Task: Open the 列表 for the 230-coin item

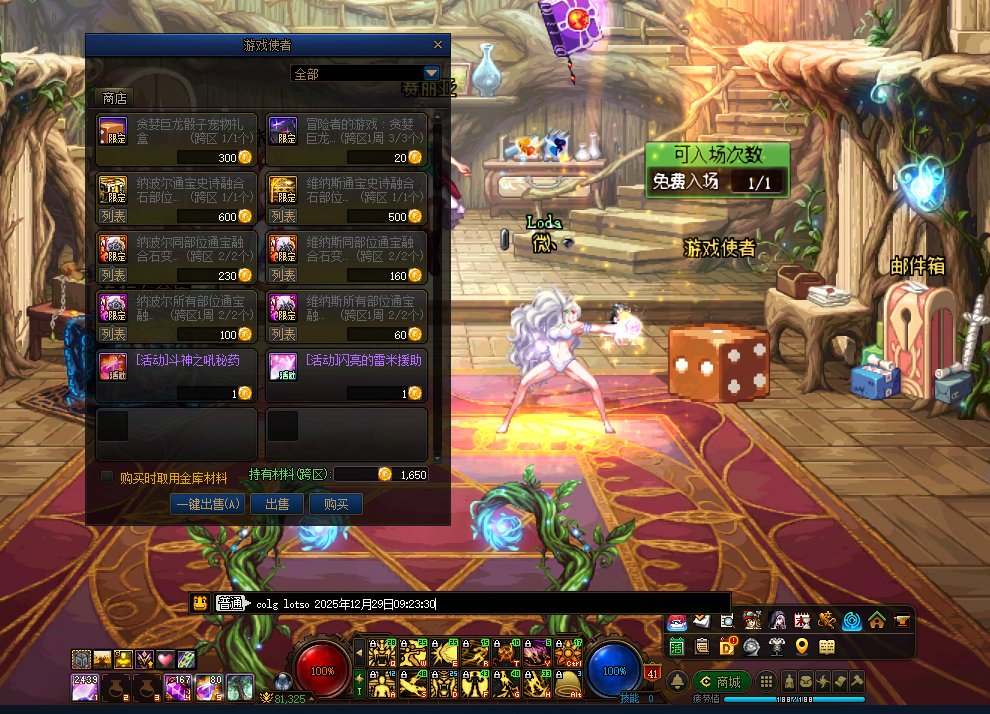Action: [113, 275]
